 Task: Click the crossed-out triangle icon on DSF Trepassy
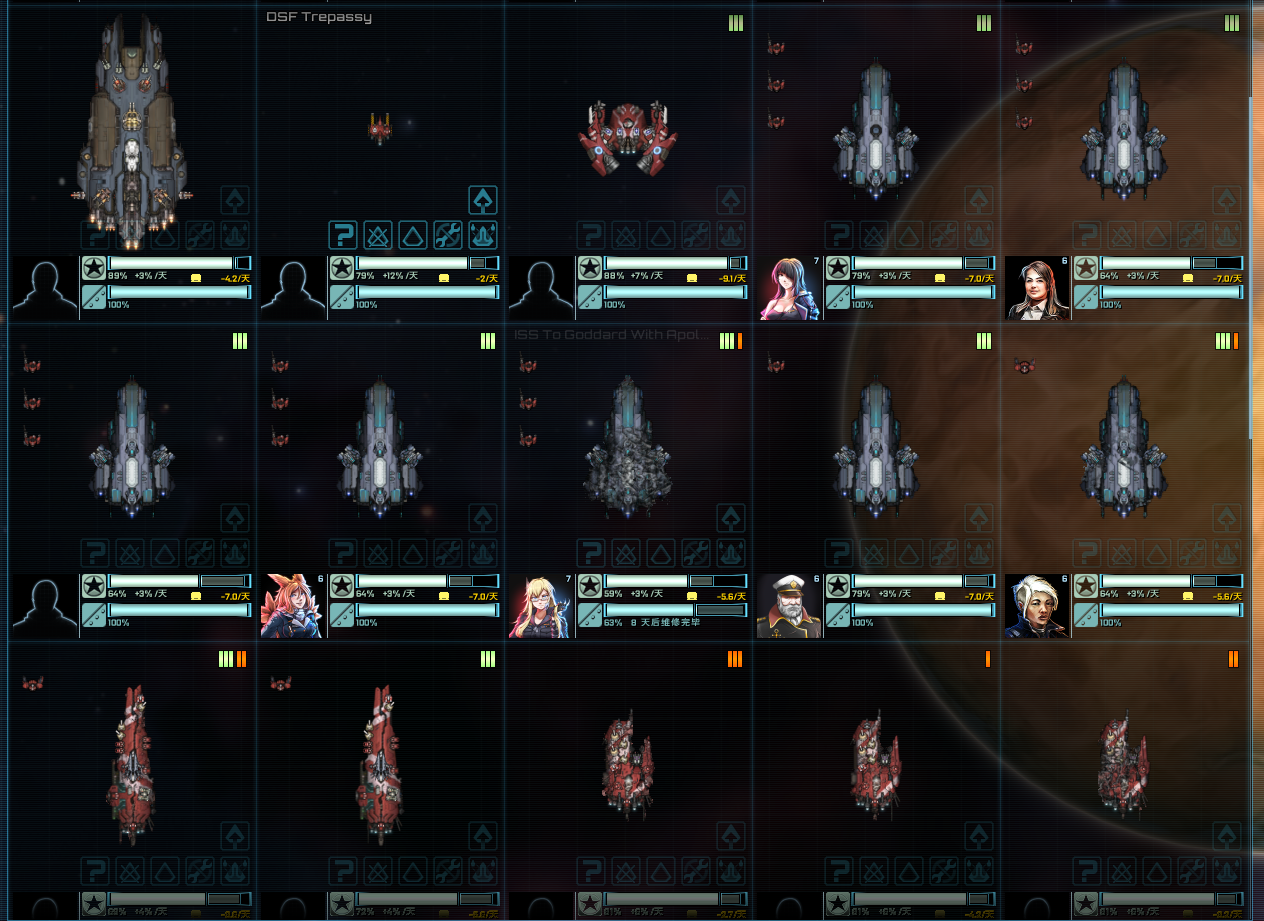pos(378,236)
